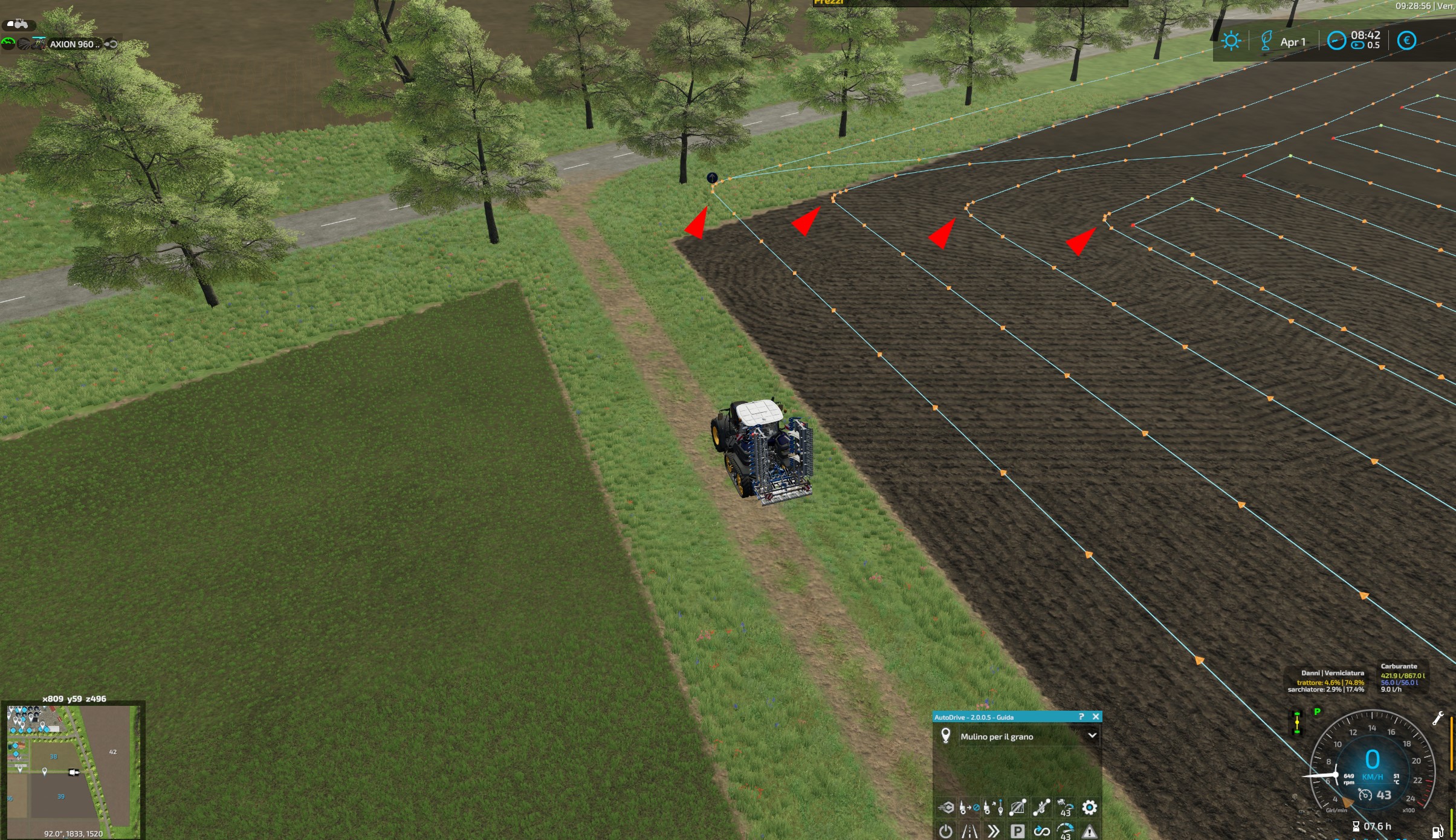Click the sun weather icon top right
1456x840 pixels.
[1231, 40]
